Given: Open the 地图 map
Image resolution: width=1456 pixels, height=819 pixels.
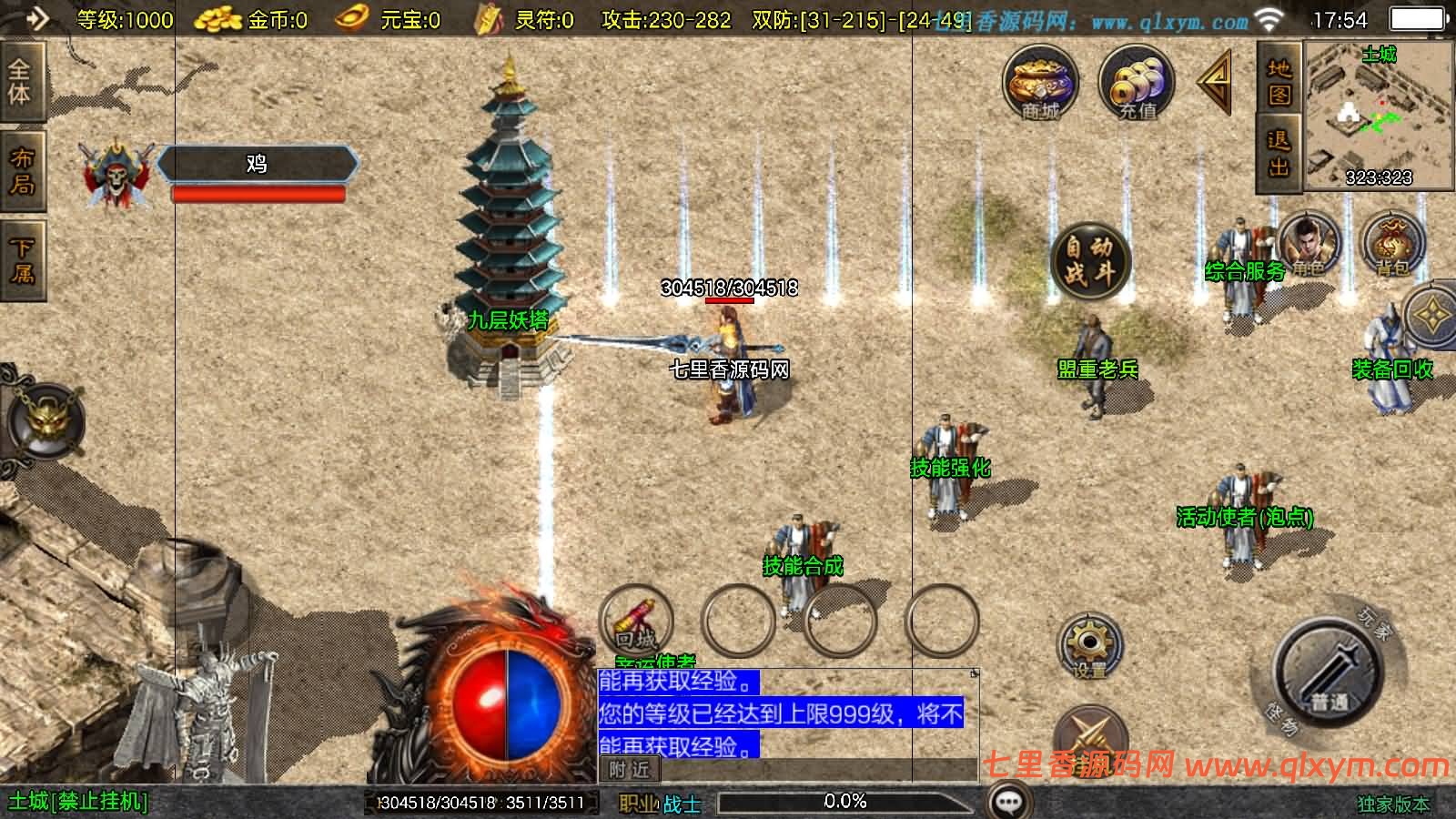Looking at the screenshot, I should [x=1279, y=82].
